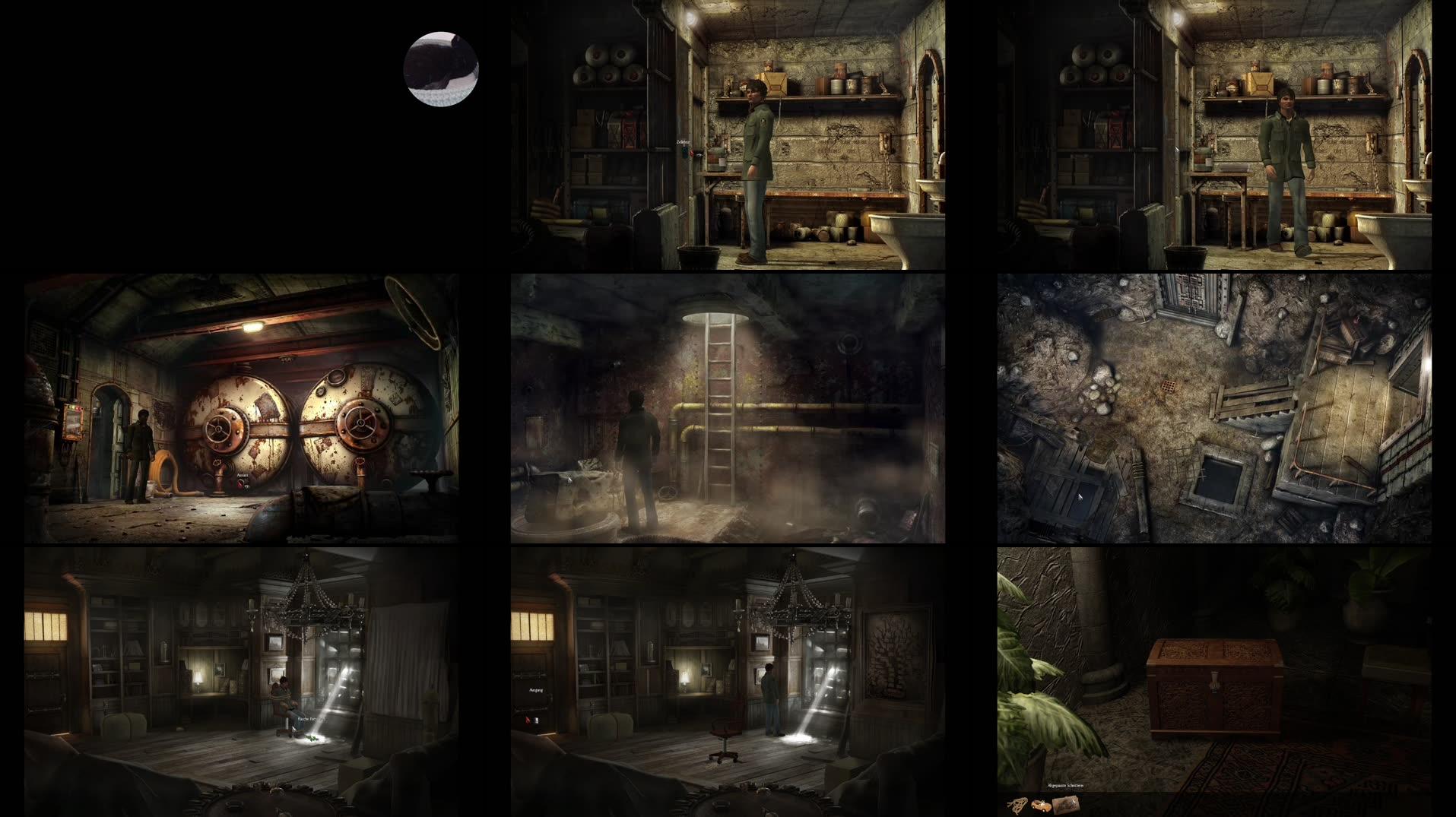Select the keys icon in the inventory bar
This screenshot has height=817, width=1456.
pyautogui.click(x=1017, y=805)
